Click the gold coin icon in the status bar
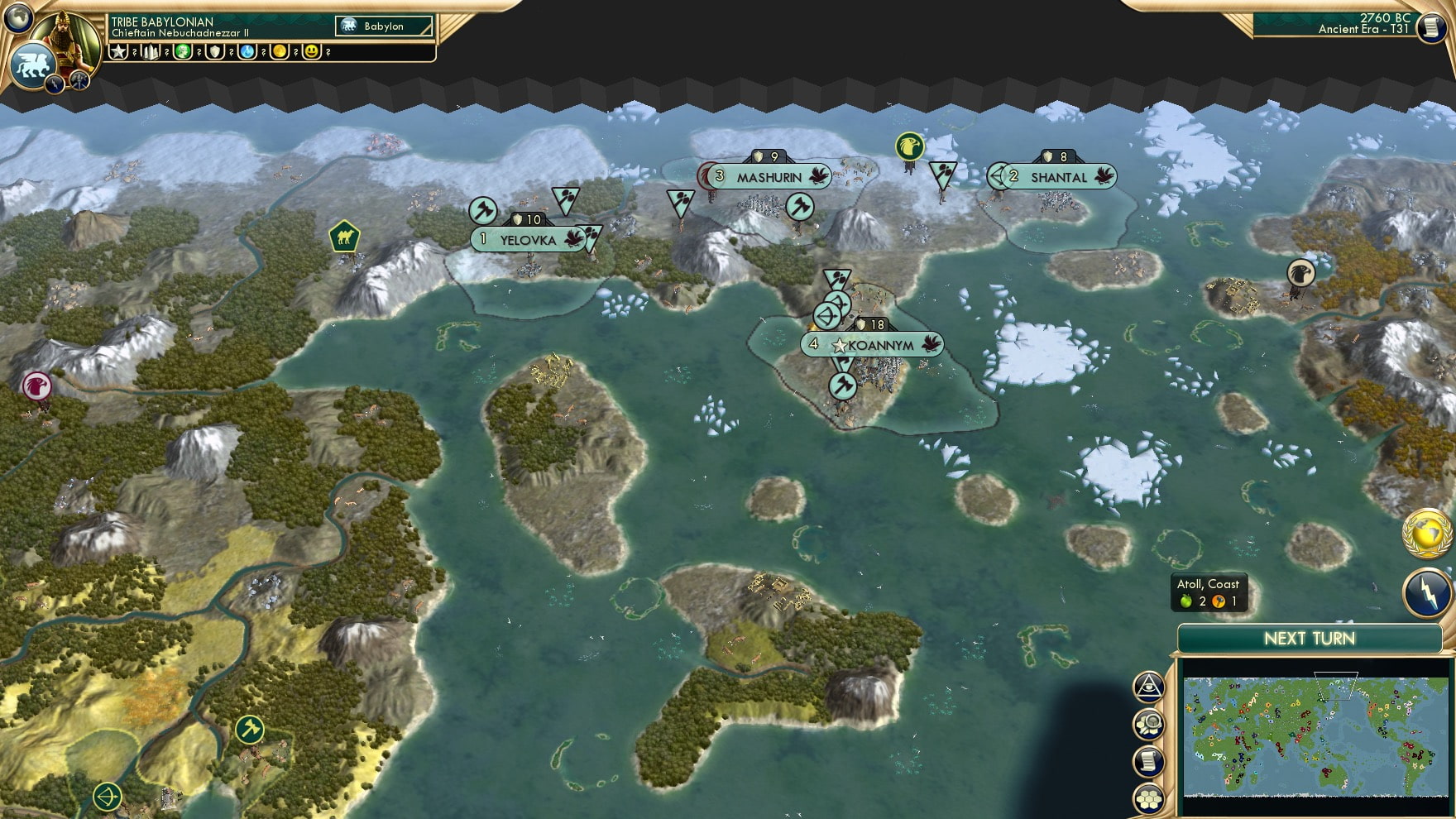Viewport: 1456px width, 819px height. coord(279,51)
